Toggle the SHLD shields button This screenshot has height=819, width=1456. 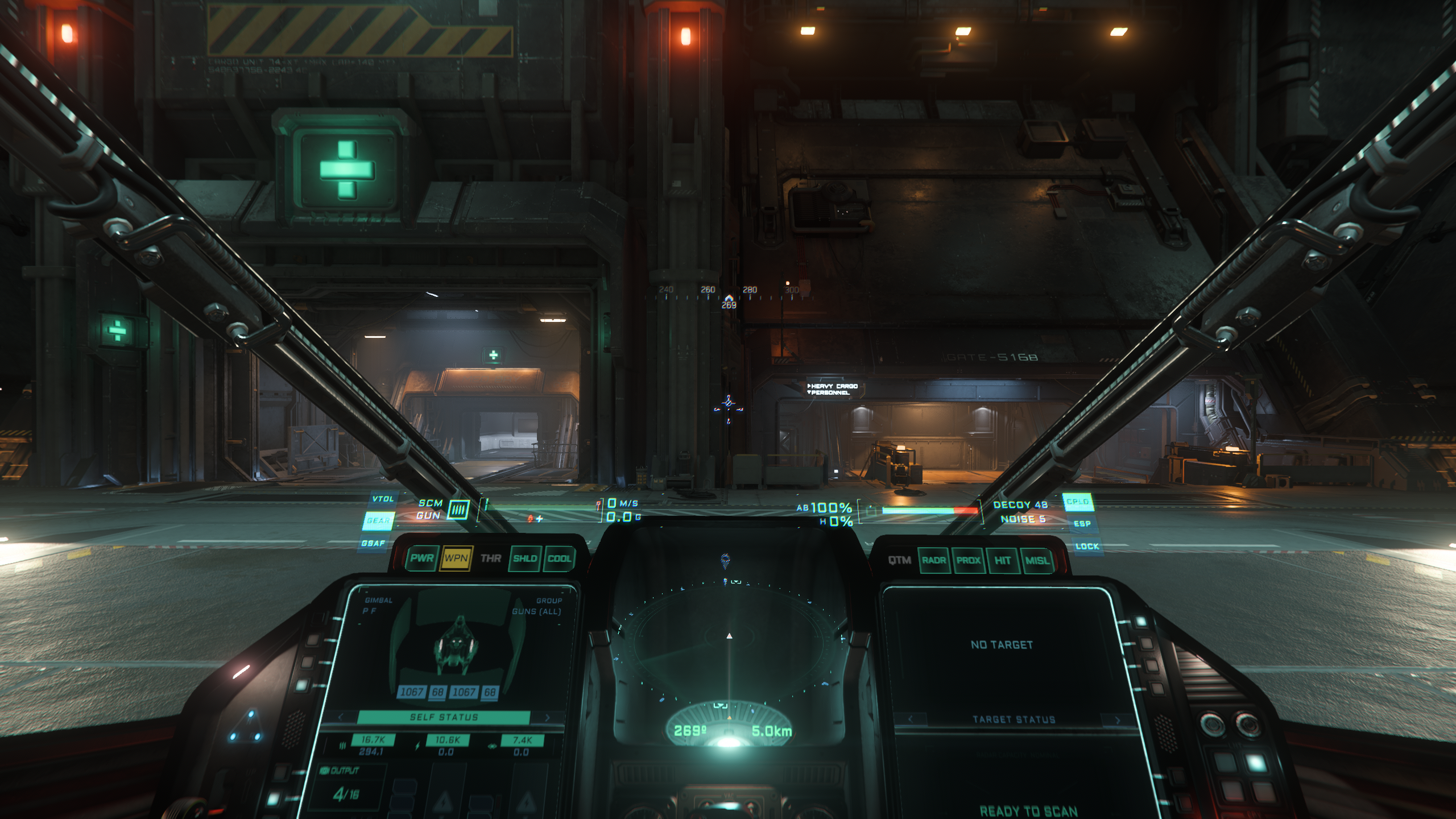pos(524,559)
